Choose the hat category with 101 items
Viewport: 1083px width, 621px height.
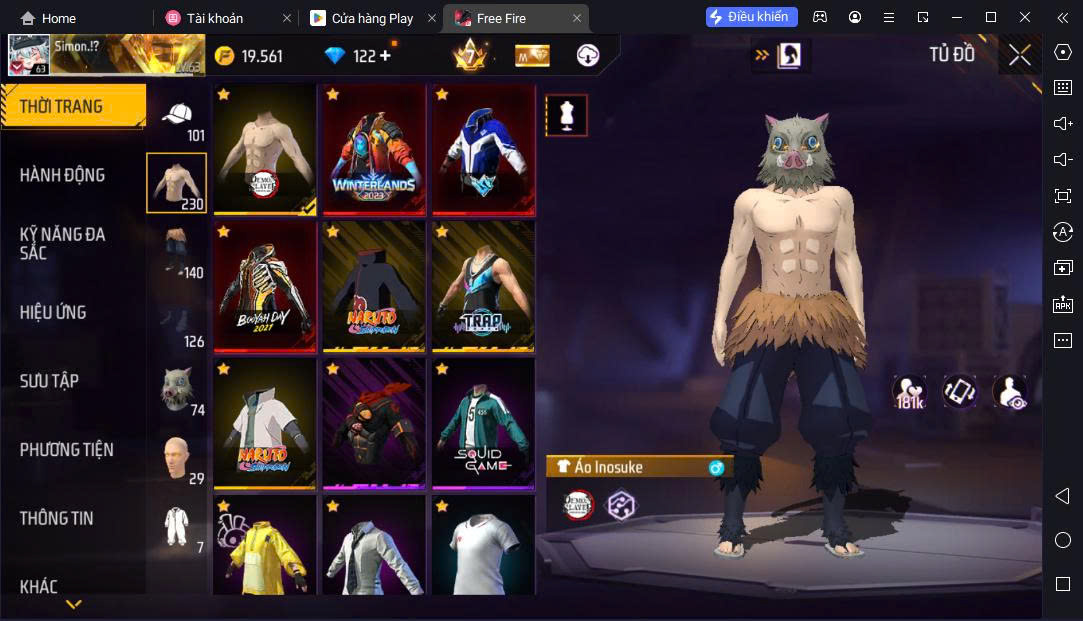pyautogui.click(x=177, y=119)
